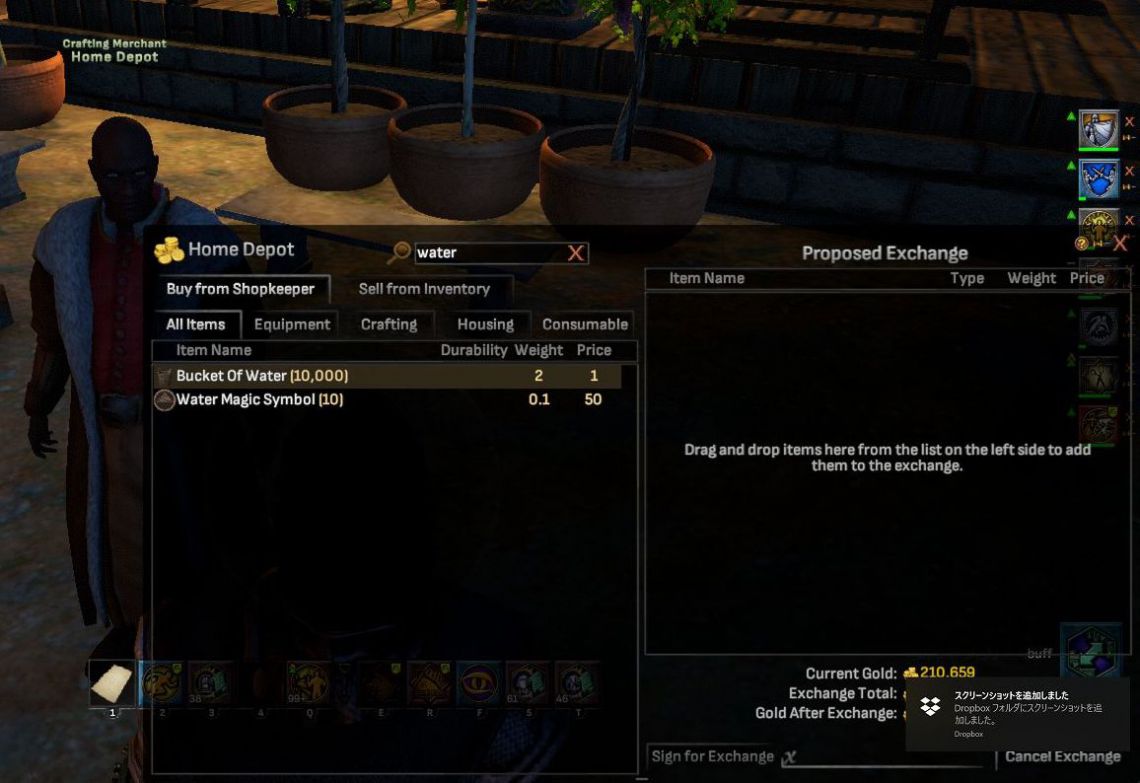The image size is (1140, 783).
Task: Click the knight shield buff icon
Action: coord(1098,129)
